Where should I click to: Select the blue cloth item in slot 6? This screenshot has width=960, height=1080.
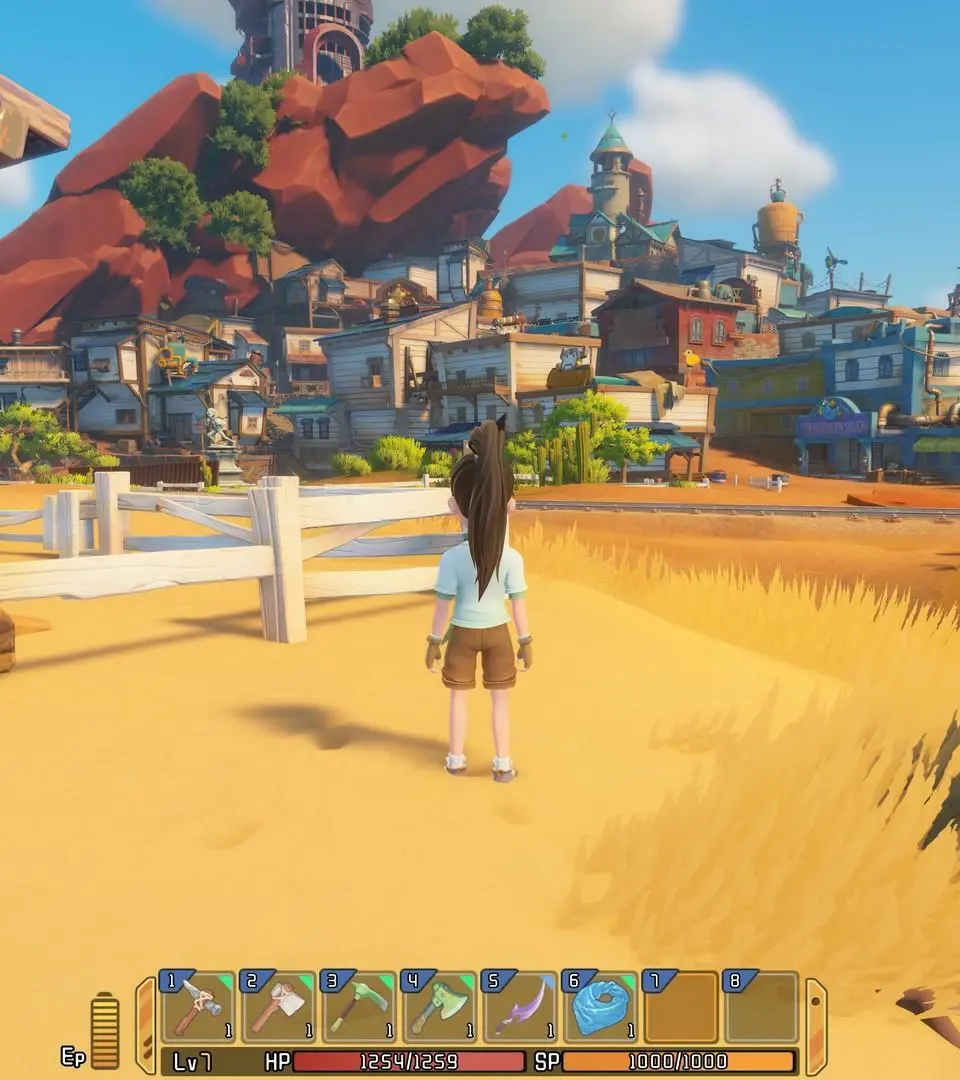pos(600,1007)
